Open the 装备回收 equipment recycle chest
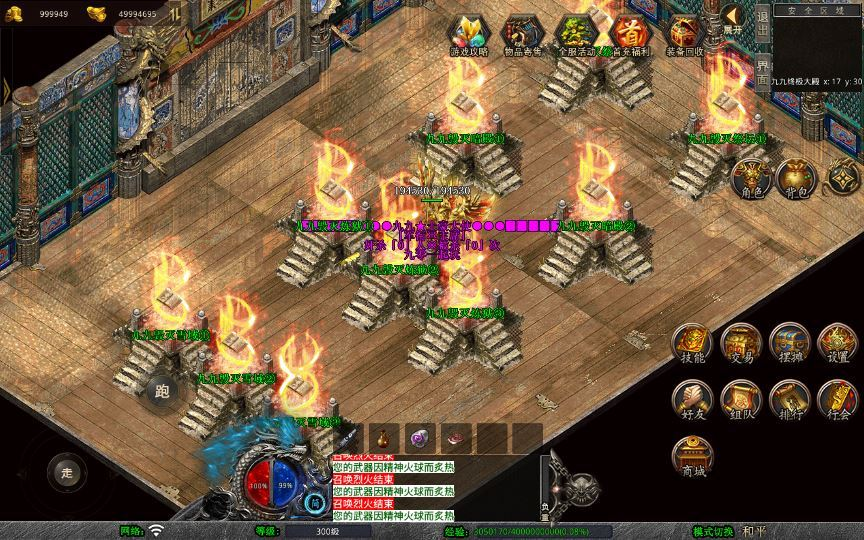This screenshot has height=540, width=864. pyautogui.click(x=684, y=34)
